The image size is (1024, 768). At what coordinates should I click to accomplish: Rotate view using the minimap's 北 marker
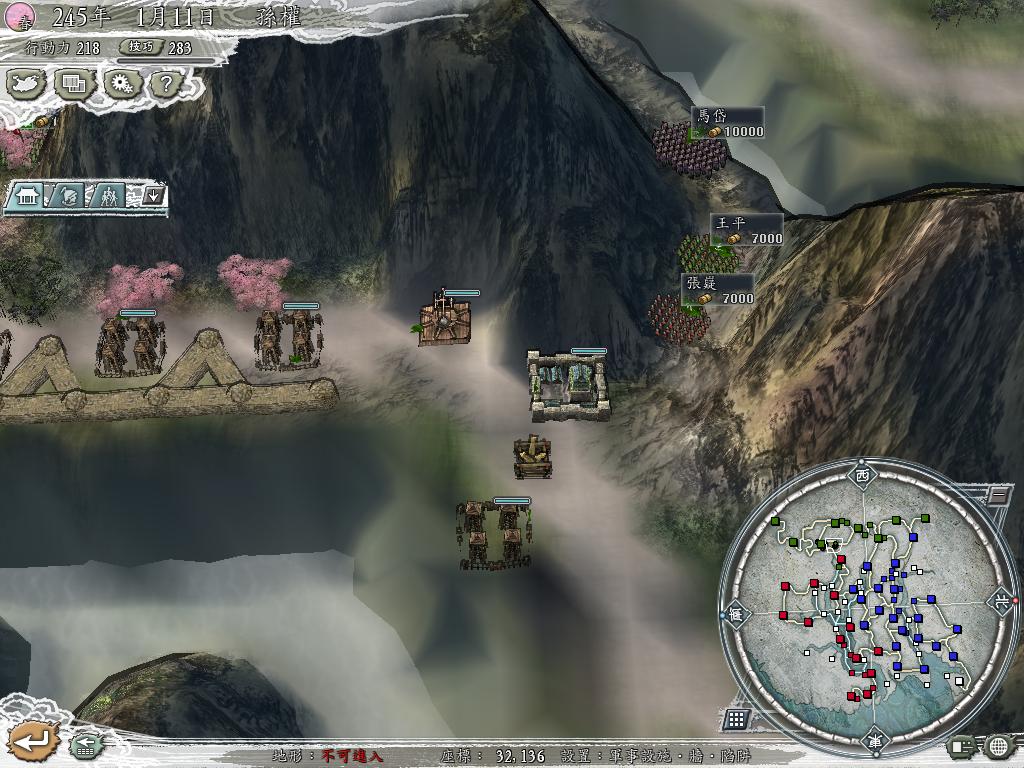1001,601
